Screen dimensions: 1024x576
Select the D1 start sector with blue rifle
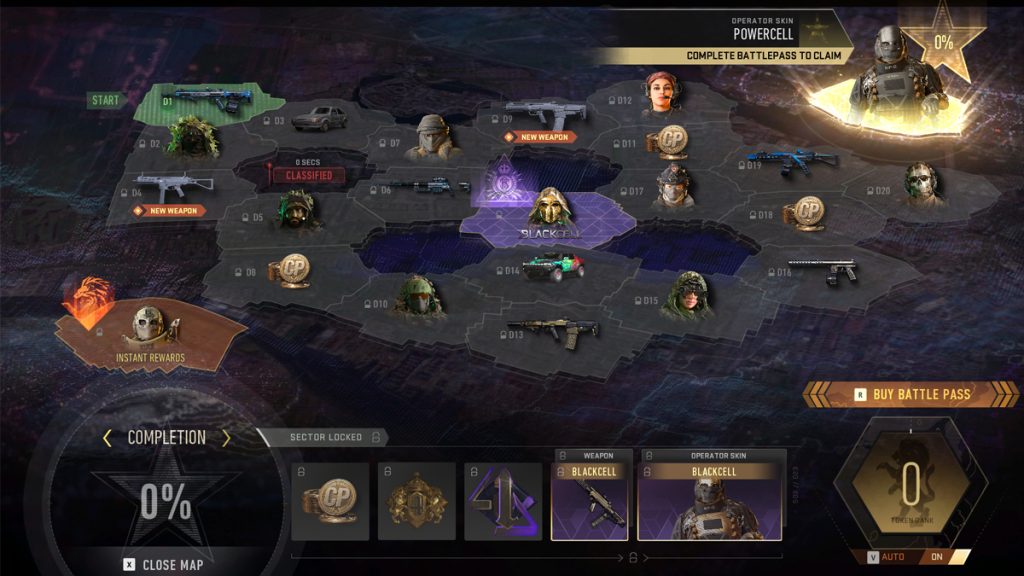tap(205, 101)
